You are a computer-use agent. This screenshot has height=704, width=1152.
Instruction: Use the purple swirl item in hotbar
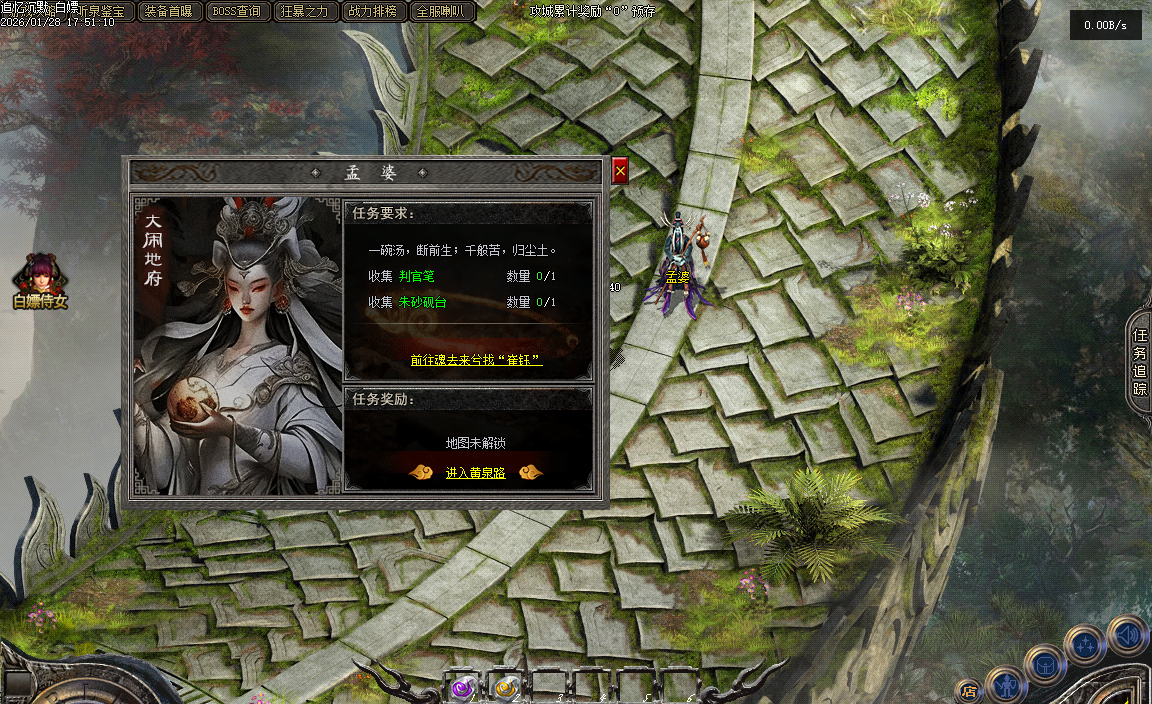point(463,687)
